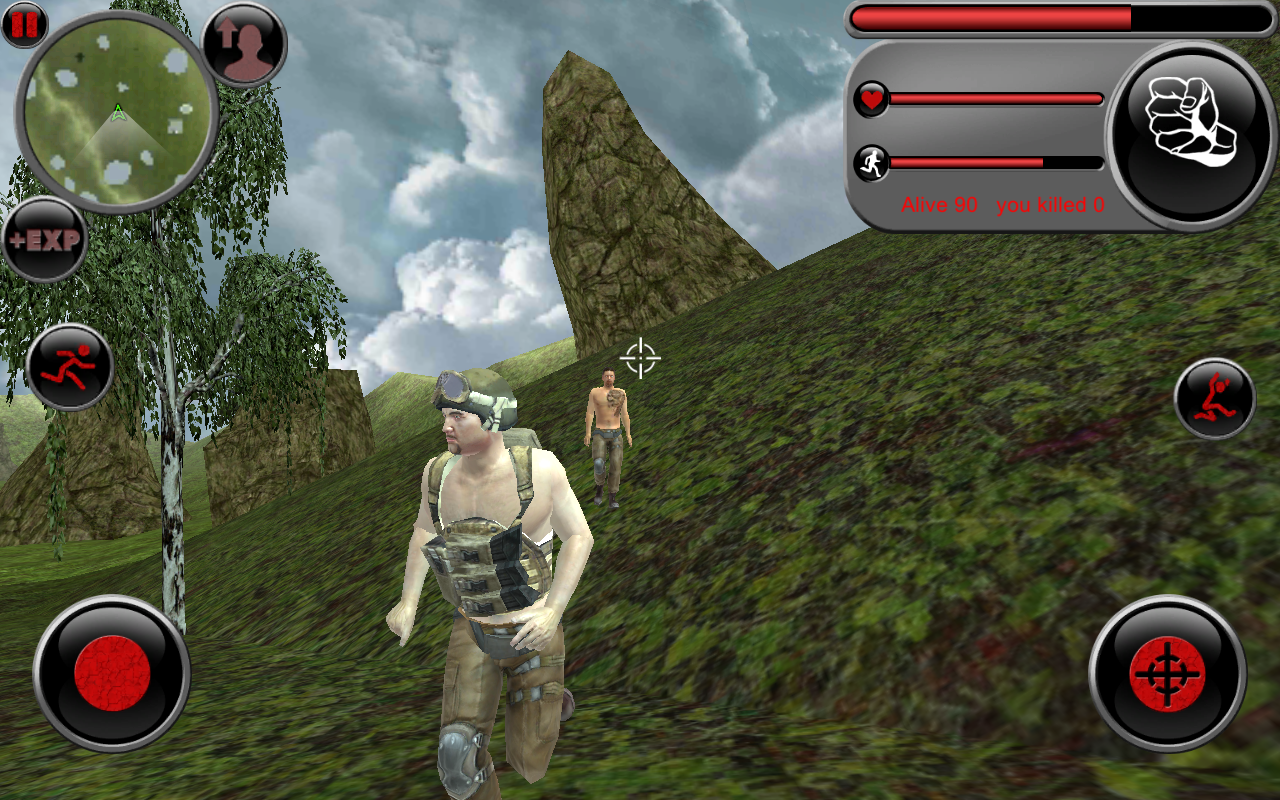Tap the heart health icon
Viewport: 1280px width, 800px height.
coord(870,100)
